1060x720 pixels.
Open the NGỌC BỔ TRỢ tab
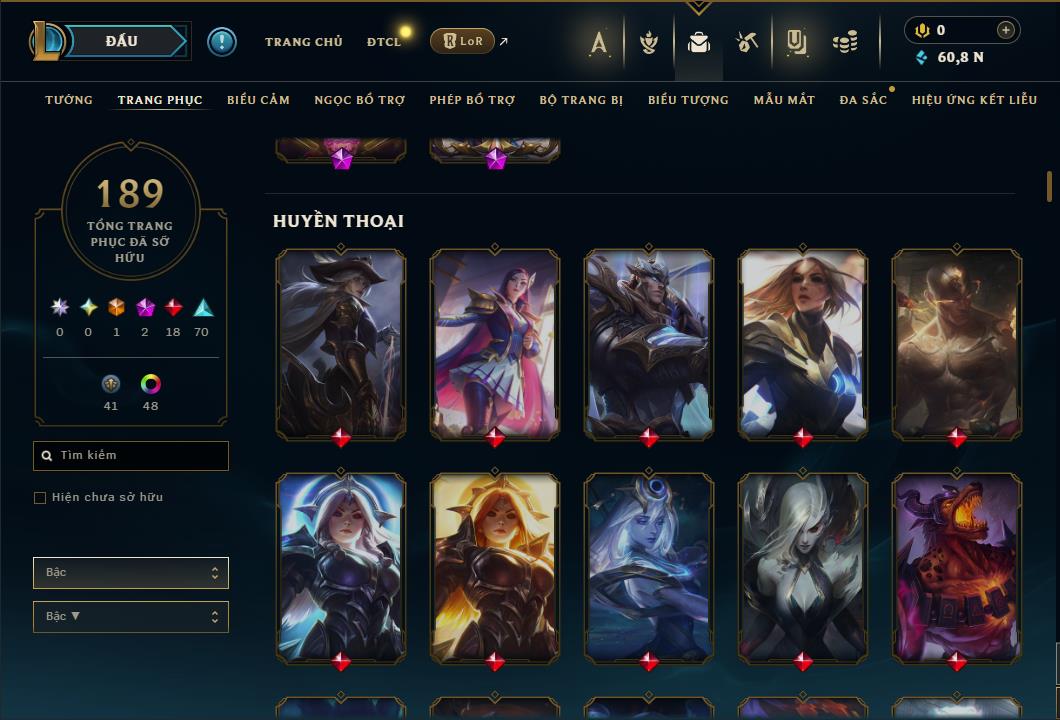tap(359, 100)
